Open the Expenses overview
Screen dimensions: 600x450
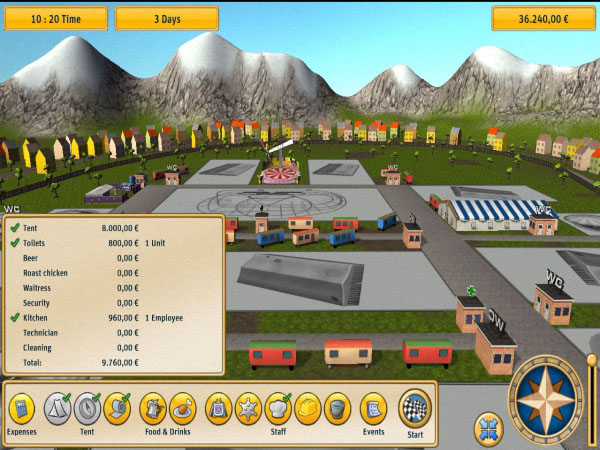pos(21,408)
